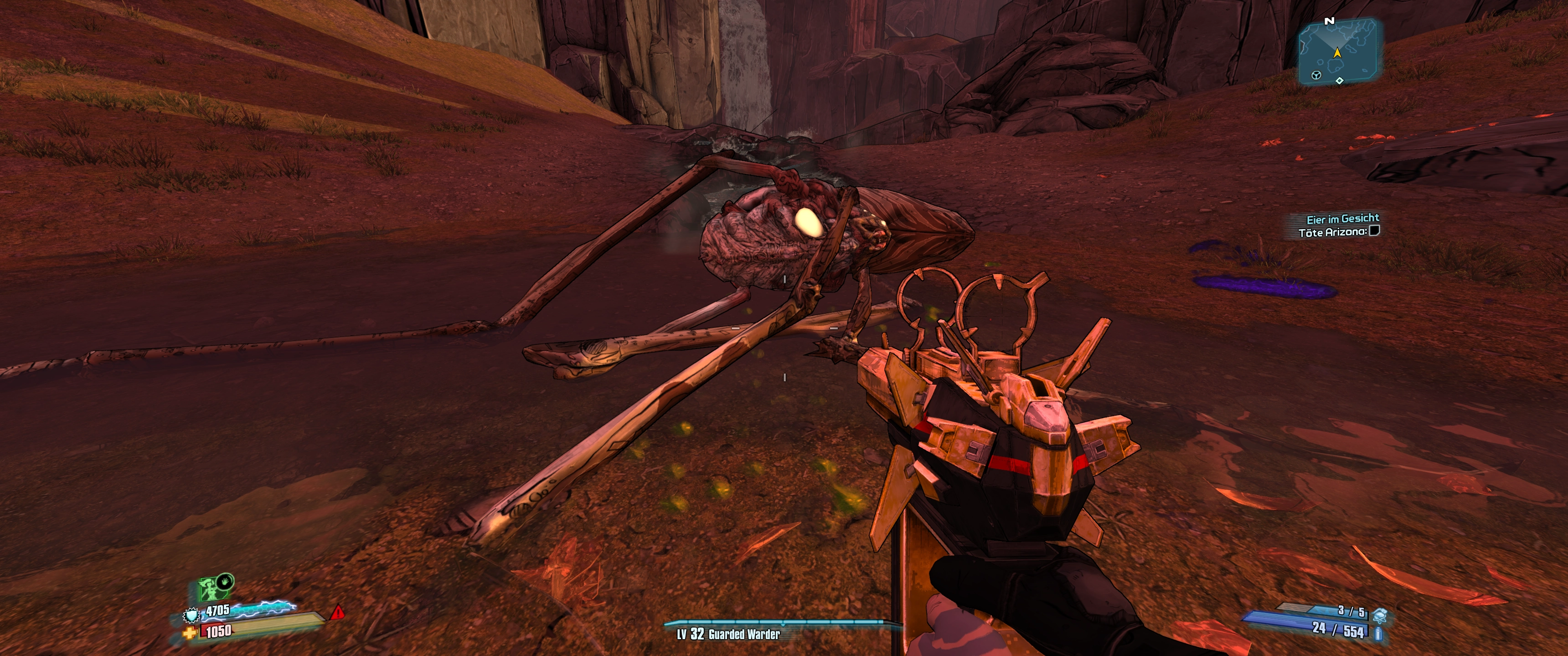This screenshot has height=656, width=1568.
Task: Click the bullet ammo icon
Action: pyautogui.click(x=1379, y=634)
